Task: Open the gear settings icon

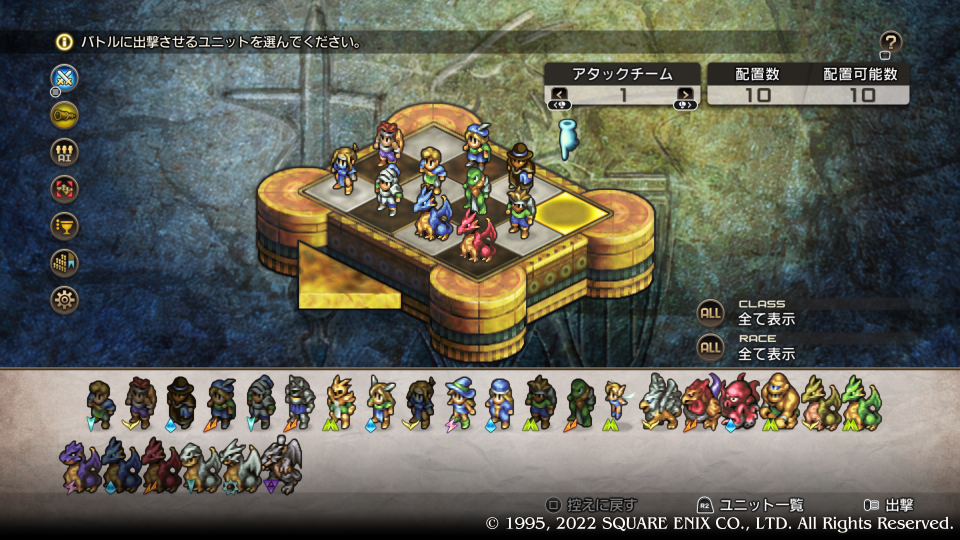Action: [65, 299]
